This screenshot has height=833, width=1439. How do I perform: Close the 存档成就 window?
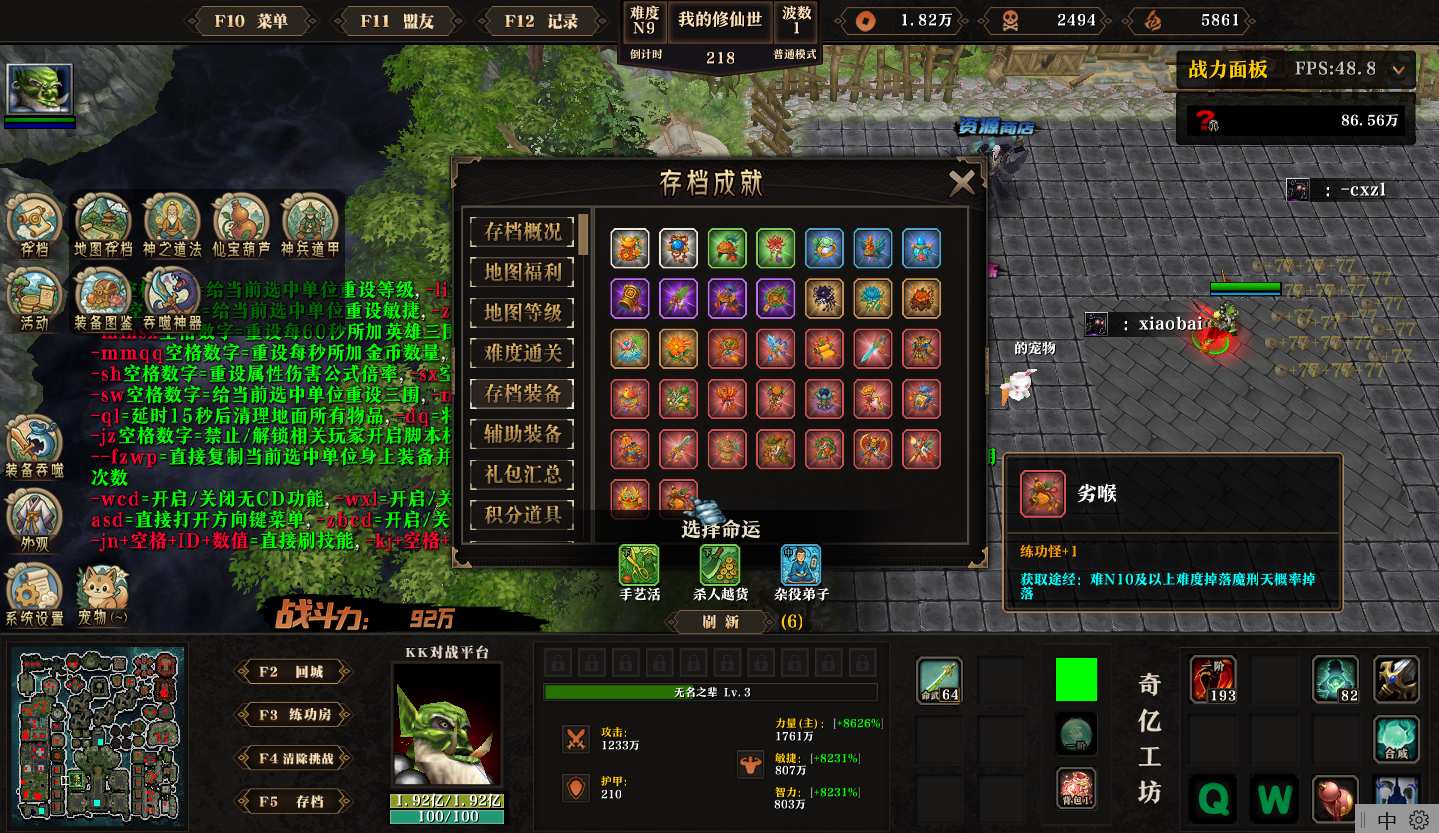[x=962, y=182]
